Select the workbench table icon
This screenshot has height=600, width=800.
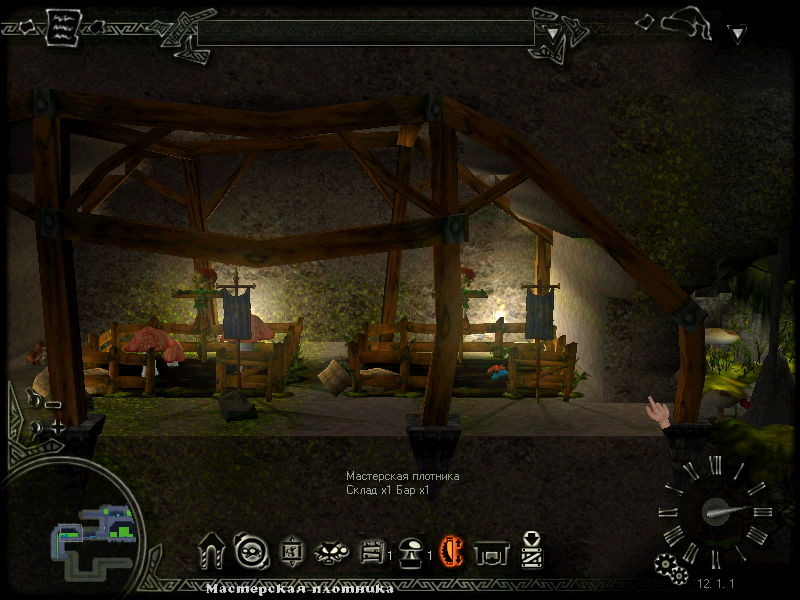click(x=490, y=551)
